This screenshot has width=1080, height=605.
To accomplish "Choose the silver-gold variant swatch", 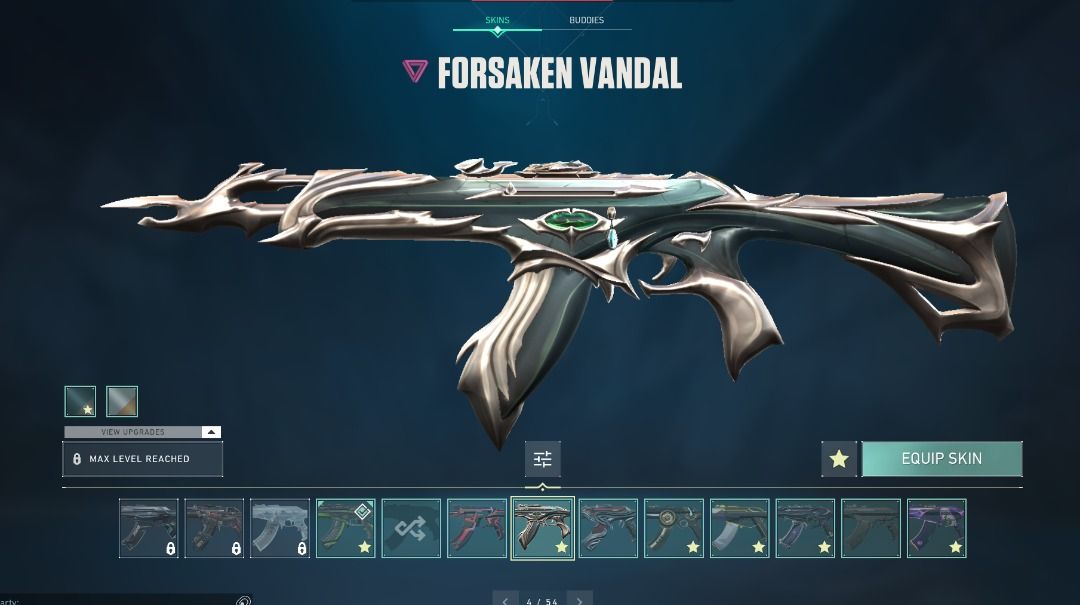I will (122, 401).
